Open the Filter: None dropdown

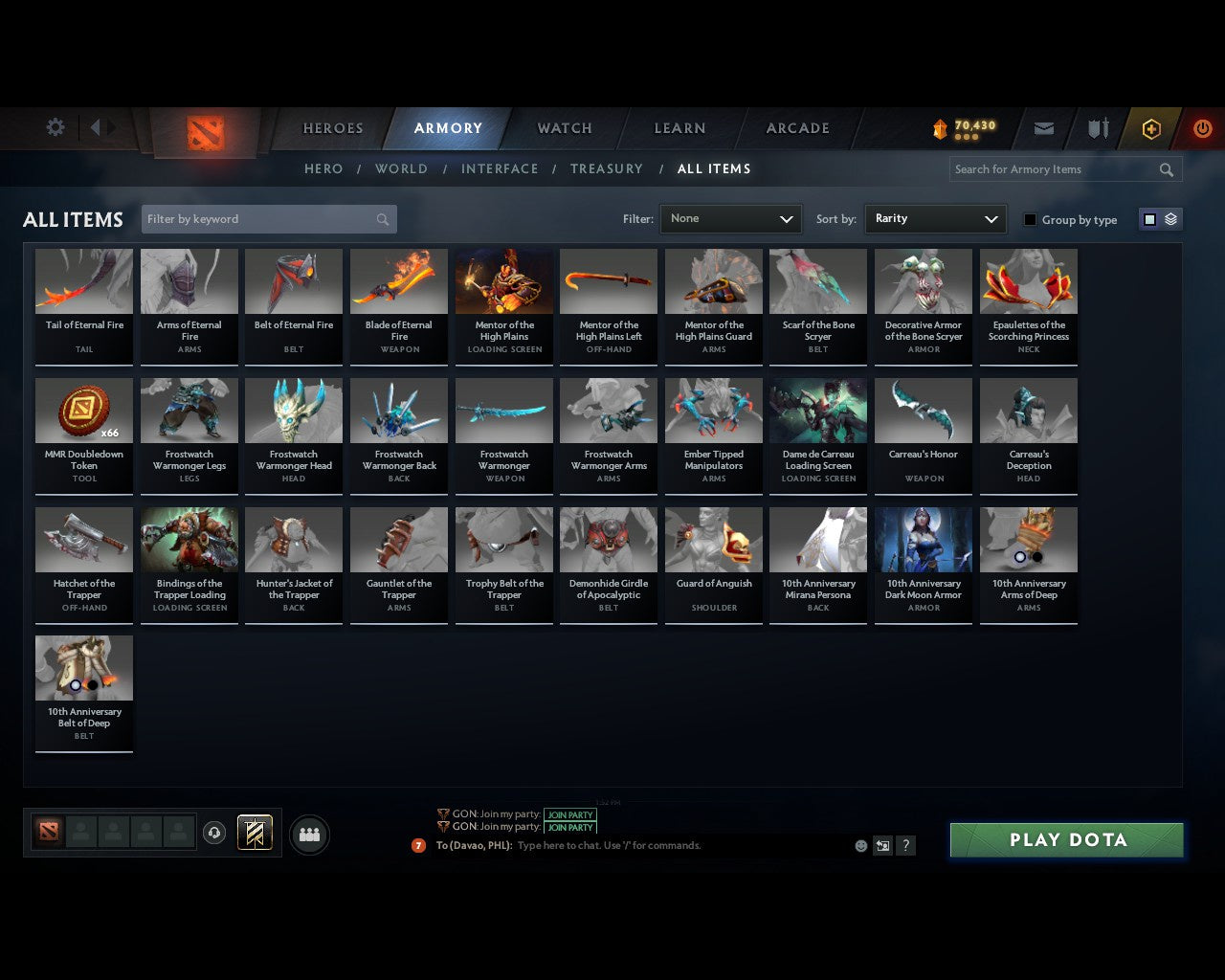(730, 219)
